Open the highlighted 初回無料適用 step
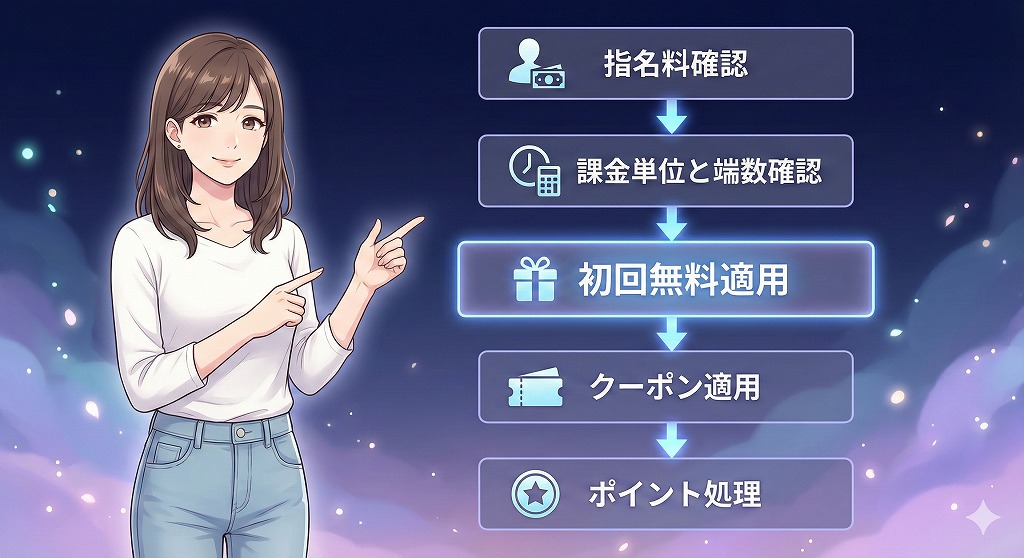1024x558 pixels. click(x=665, y=280)
